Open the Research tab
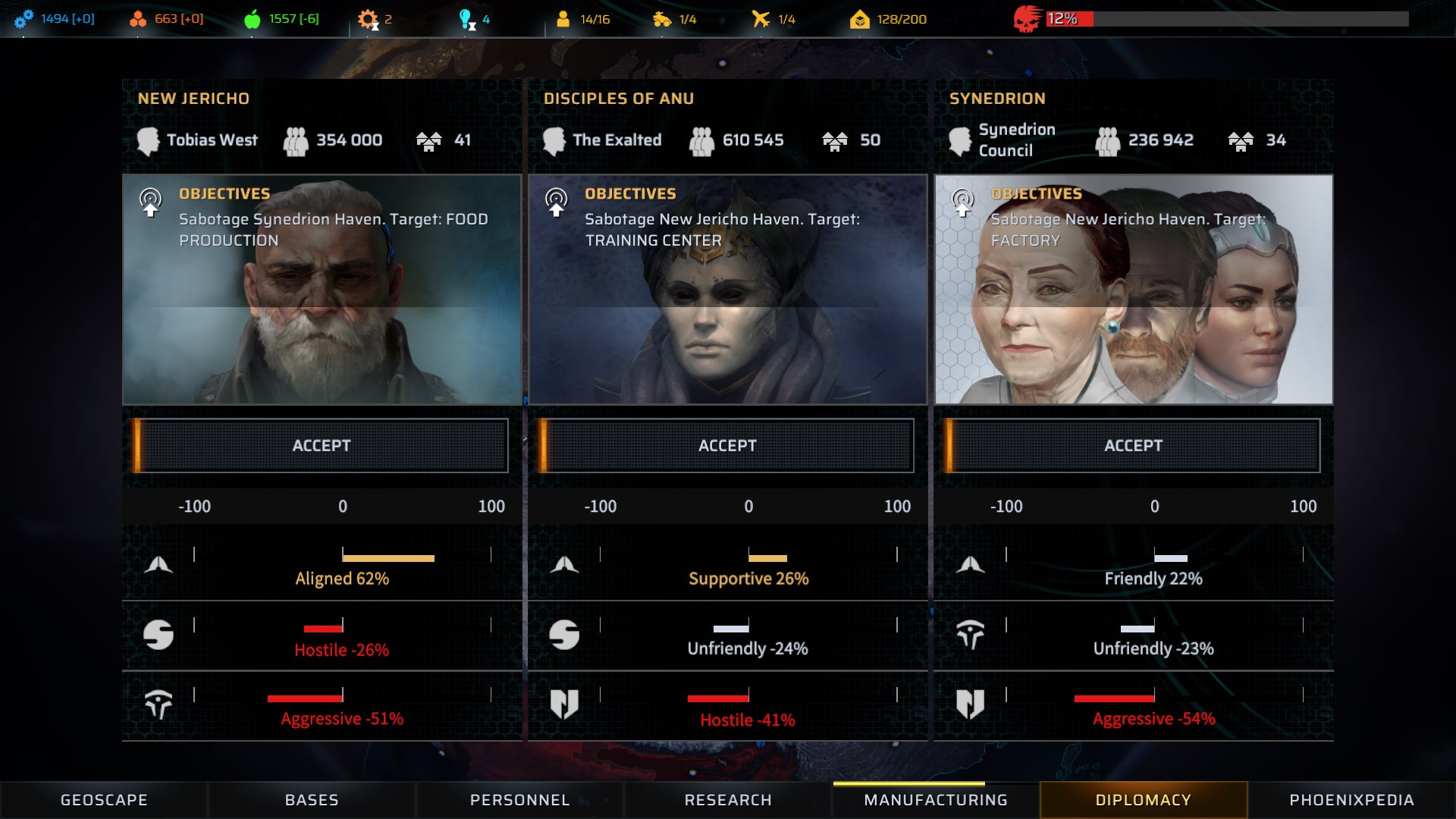The width and height of the screenshot is (1456, 819). [x=728, y=800]
